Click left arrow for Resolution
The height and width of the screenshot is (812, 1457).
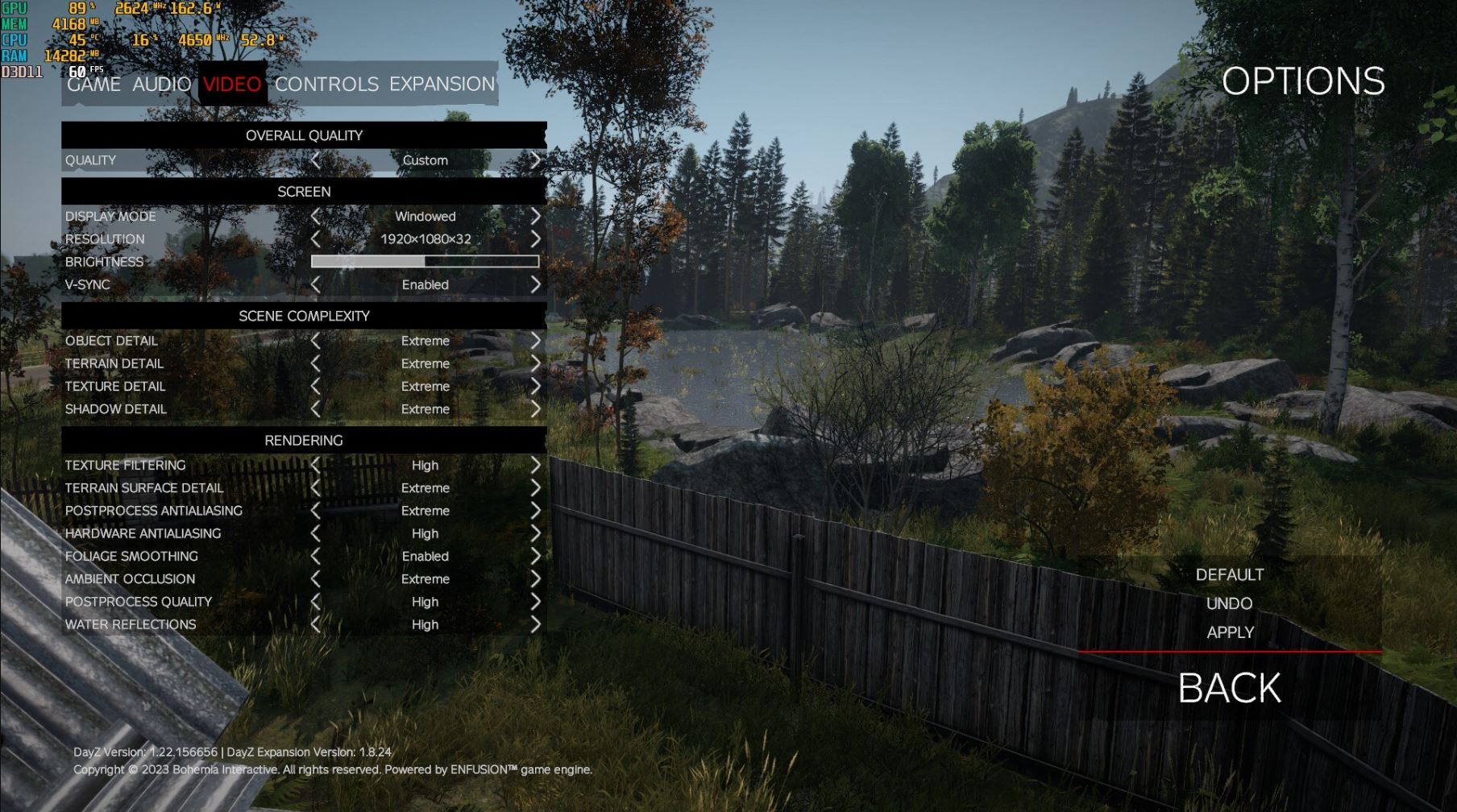click(x=316, y=239)
